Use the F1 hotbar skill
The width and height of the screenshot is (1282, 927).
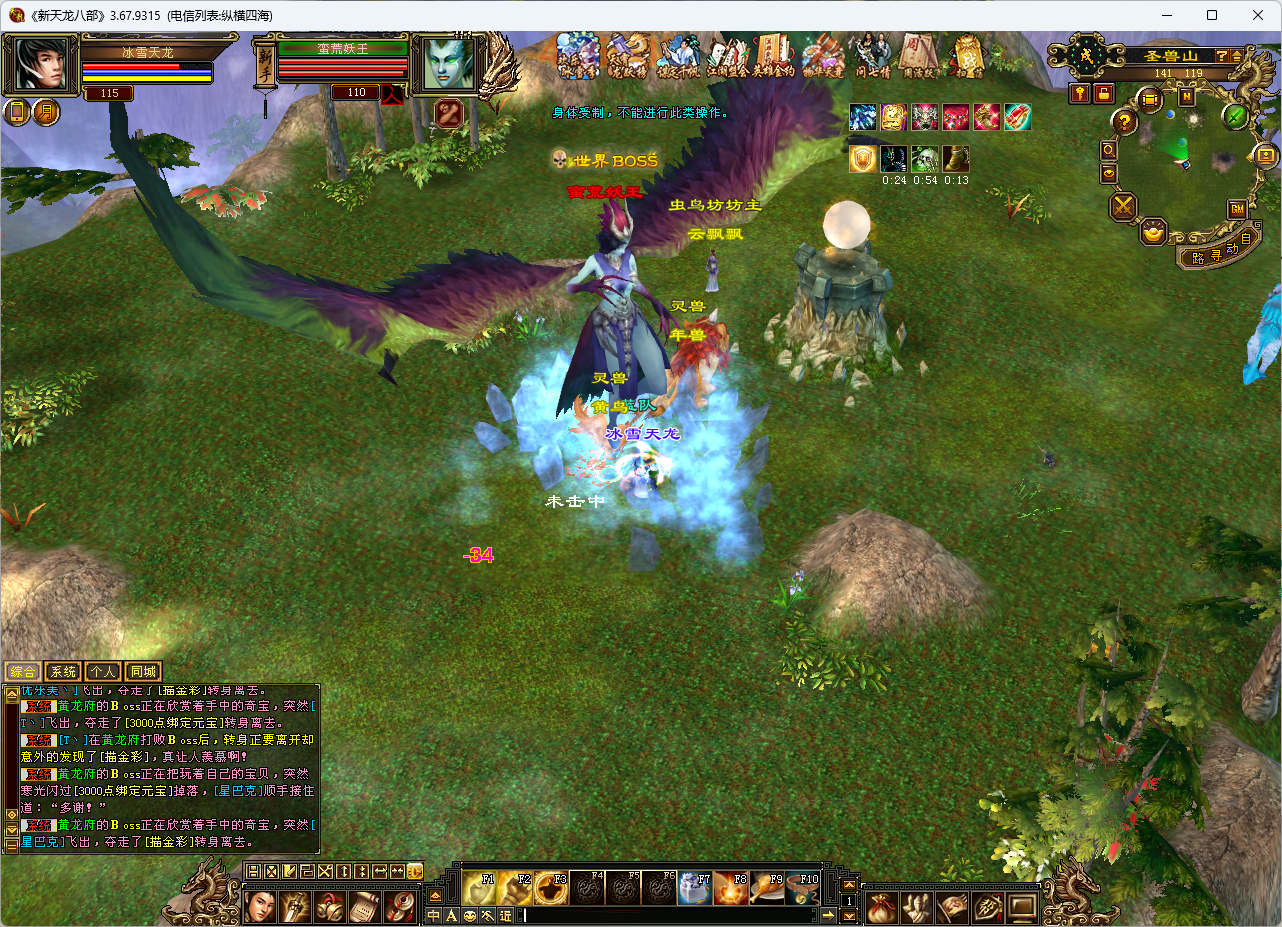479,888
